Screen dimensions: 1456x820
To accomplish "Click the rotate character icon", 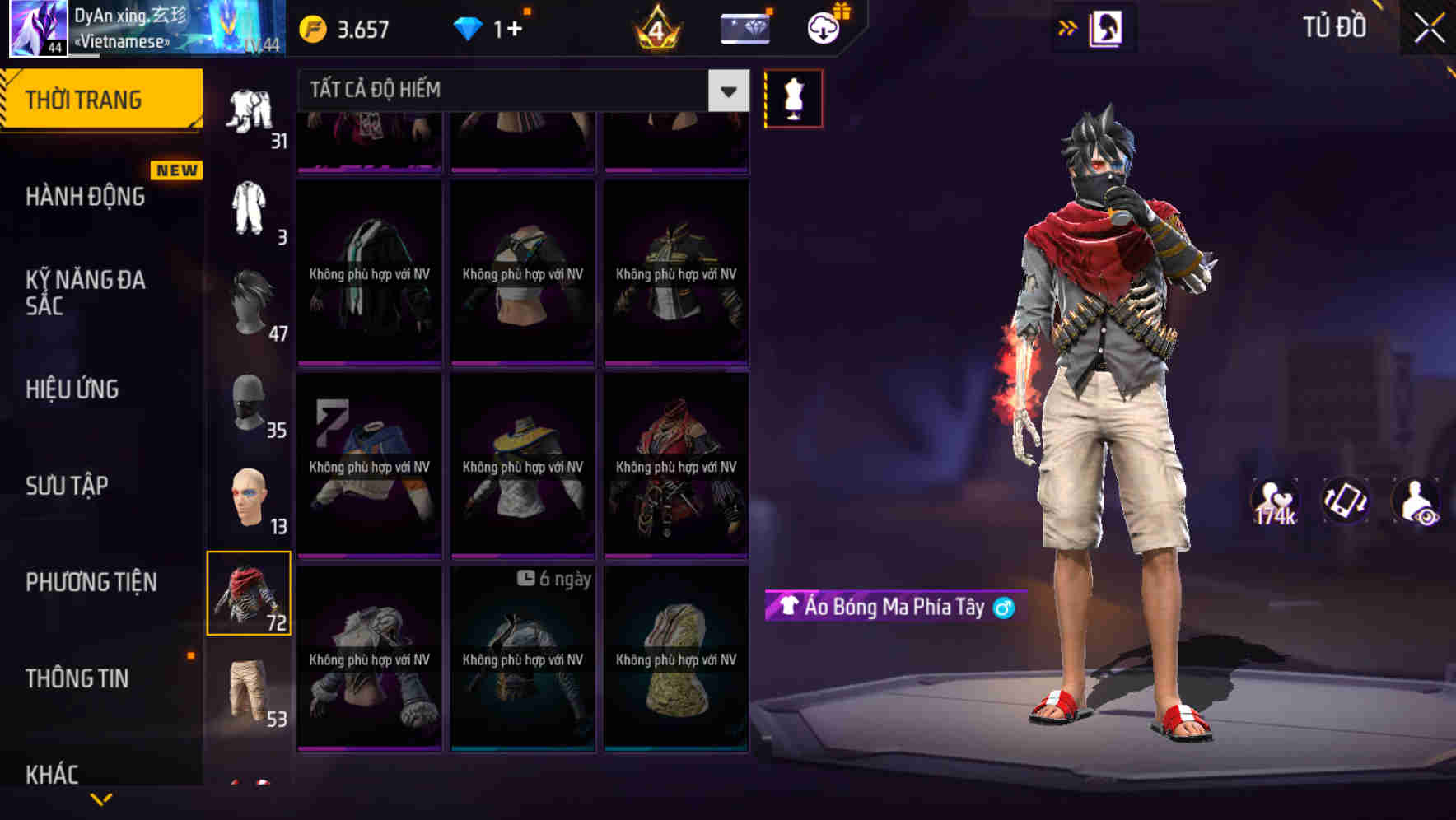I will [x=1345, y=501].
